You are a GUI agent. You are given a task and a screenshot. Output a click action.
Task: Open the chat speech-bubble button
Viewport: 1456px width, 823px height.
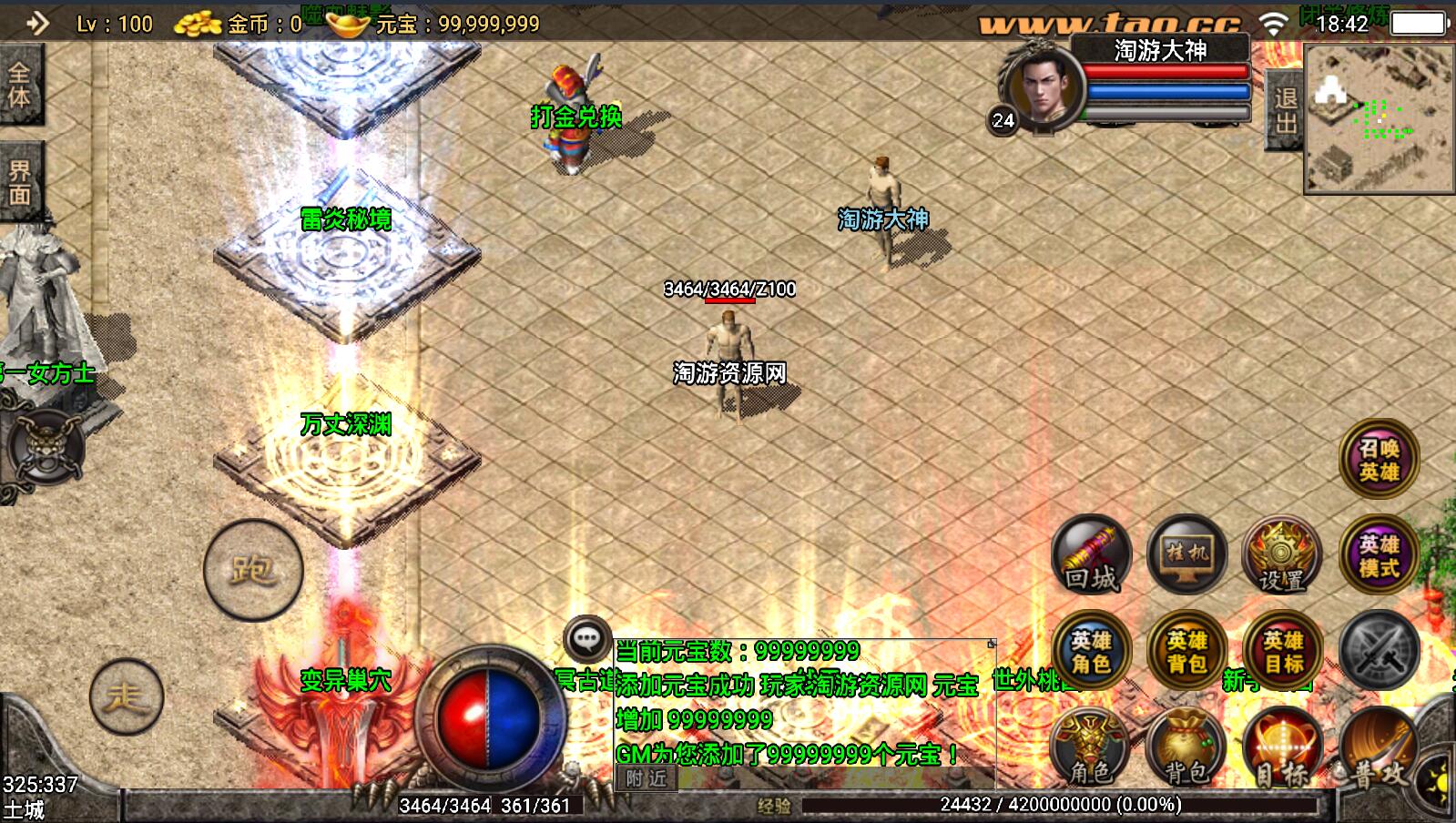[586, 639]
